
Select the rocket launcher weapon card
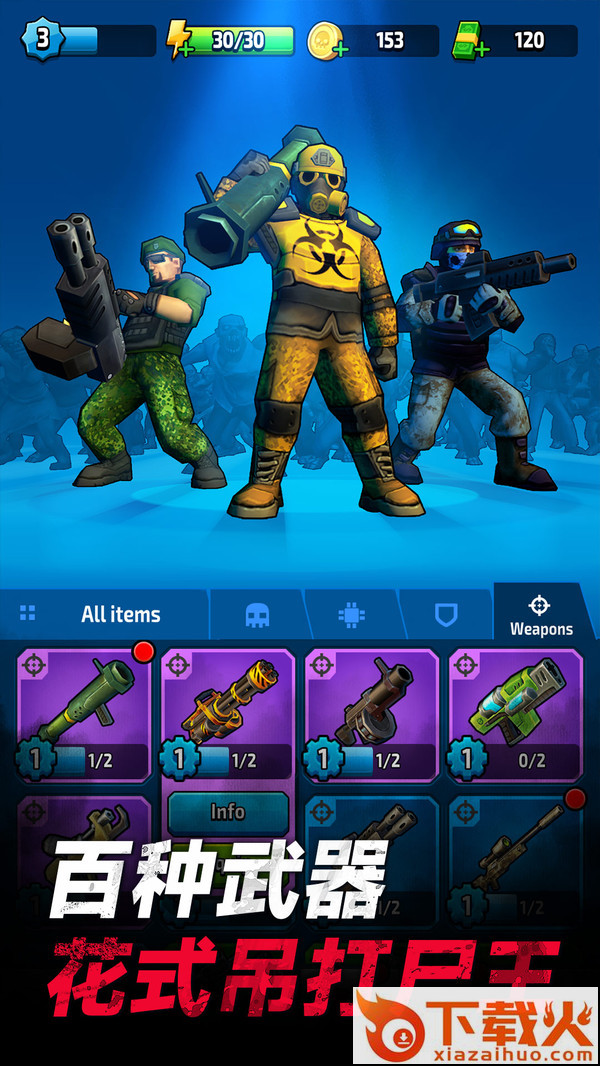(85, 714)
